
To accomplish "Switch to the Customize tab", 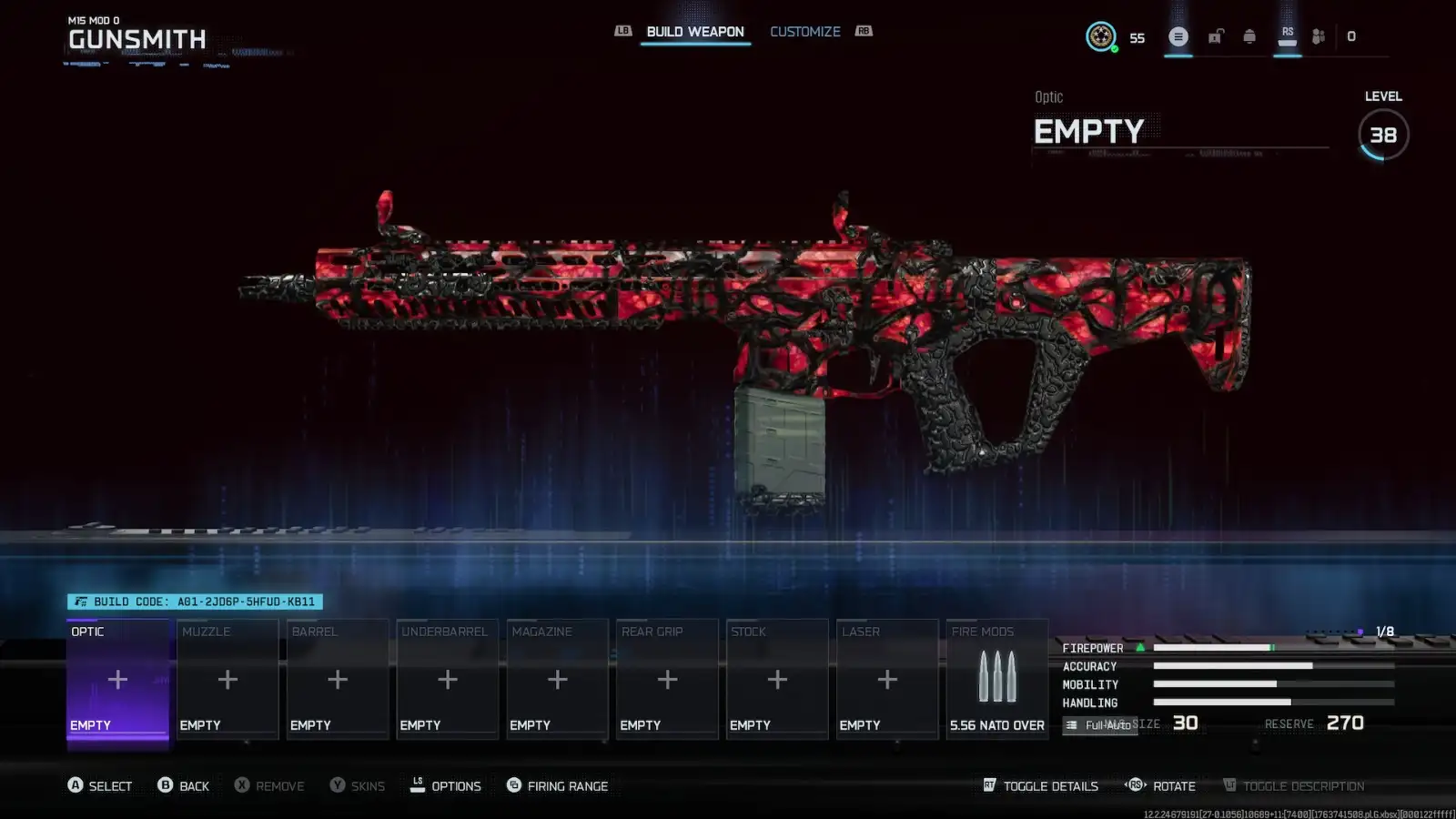I will click(804, 32).
